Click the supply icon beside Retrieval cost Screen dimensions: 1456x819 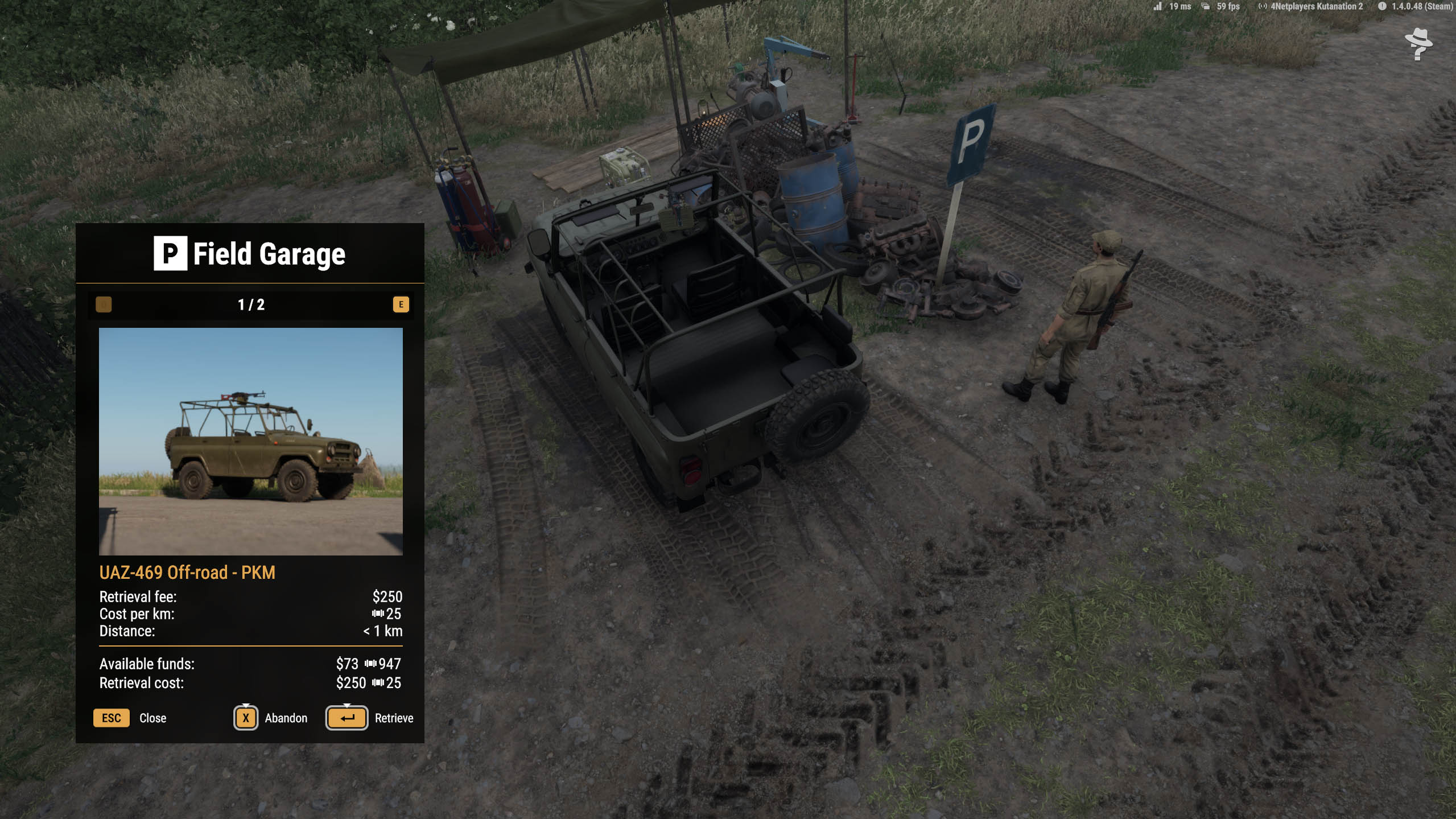pos(378,683)
